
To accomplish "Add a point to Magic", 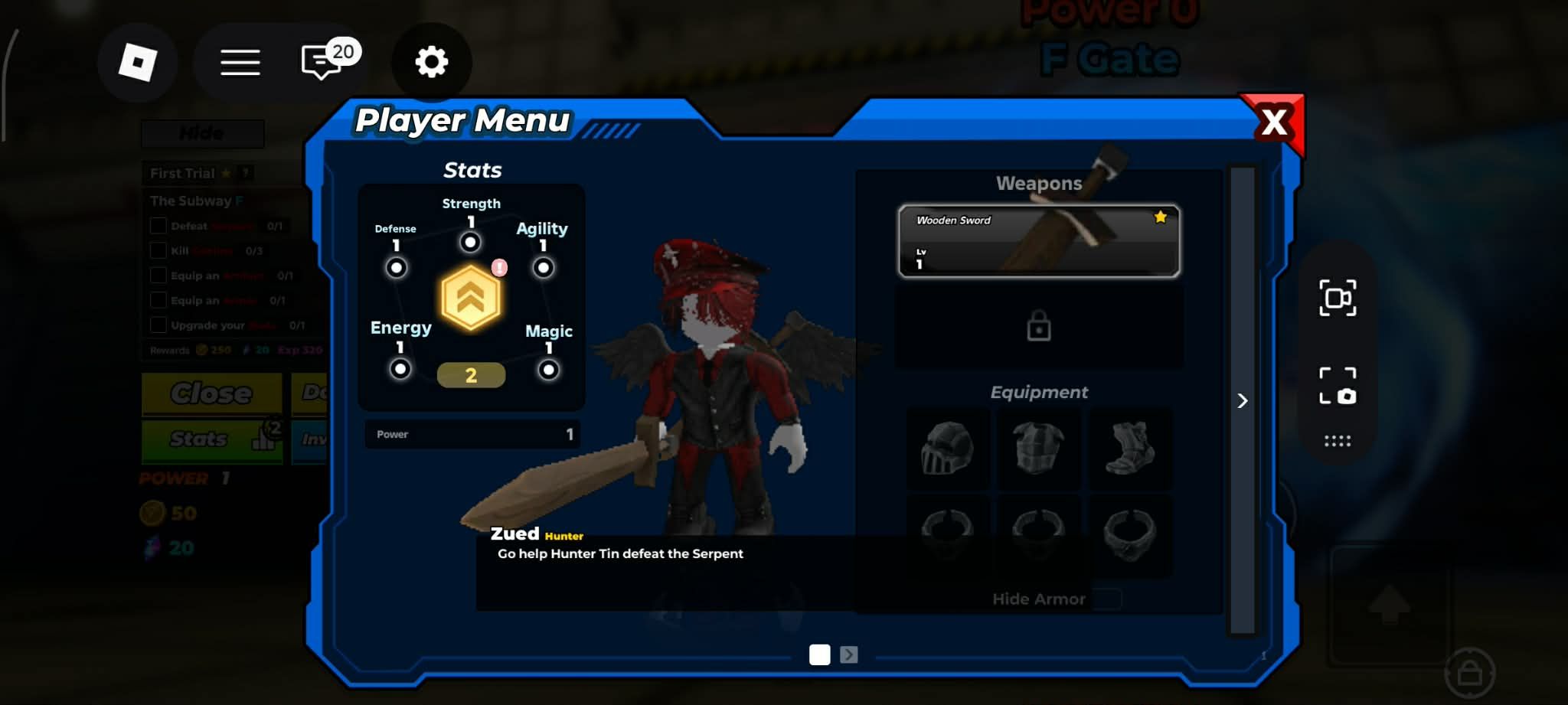I will coord(548,370).
